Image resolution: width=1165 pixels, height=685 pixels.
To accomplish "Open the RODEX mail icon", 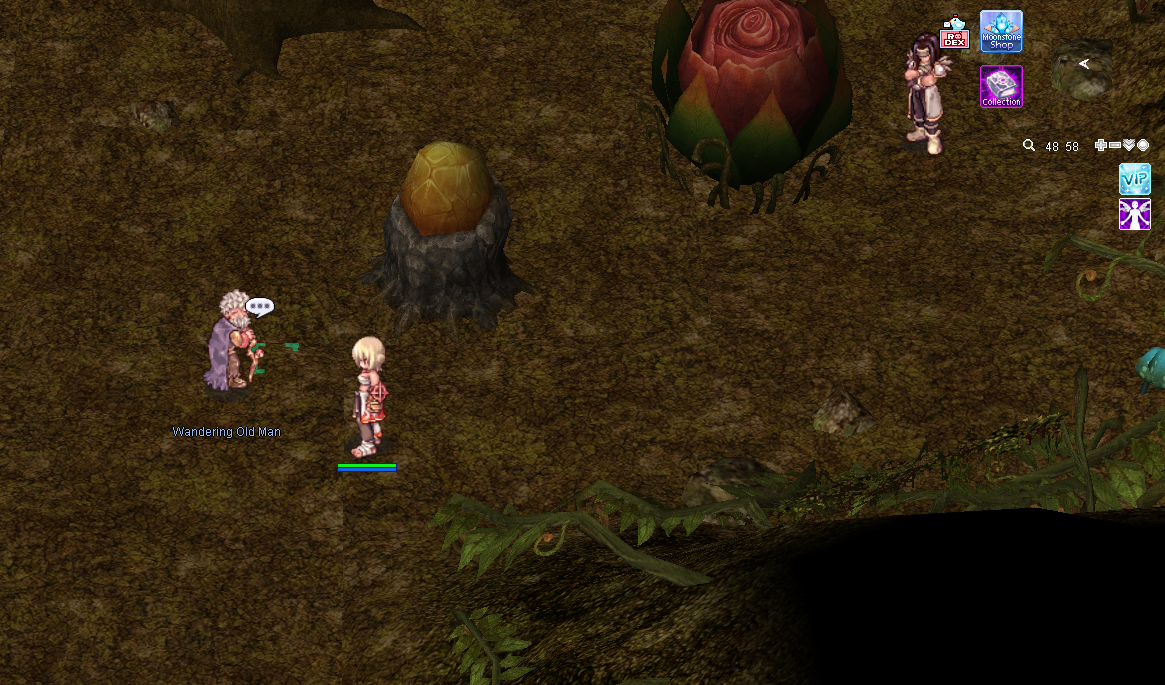I will [x=955, y=35].
